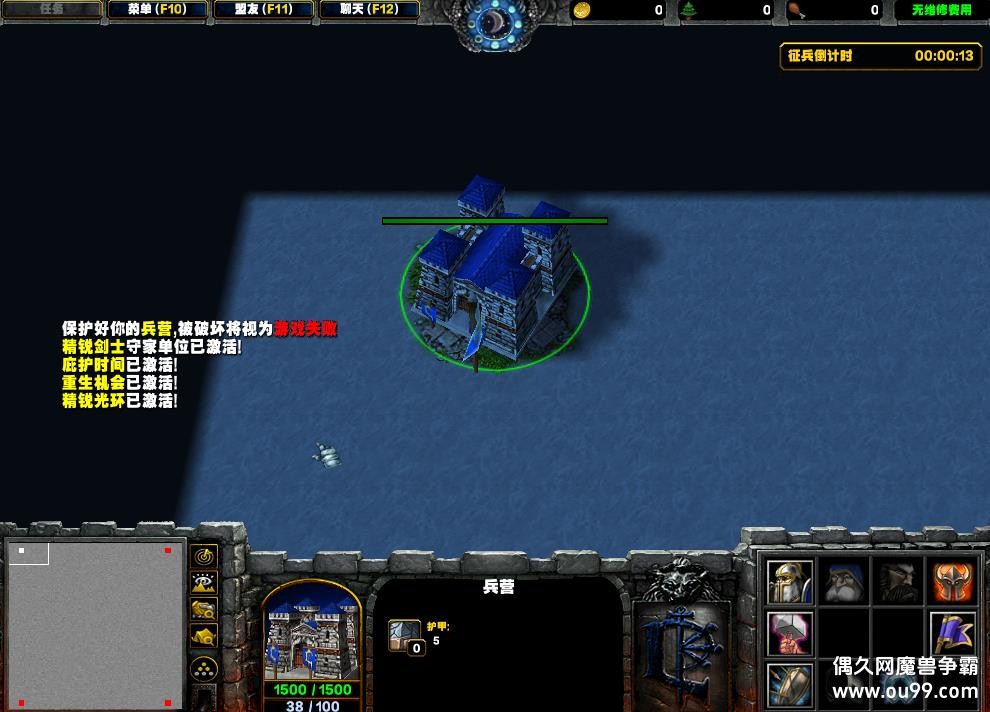This screenshot has height=712, width=990.
Task: Choose the shield and spear upgrade icon
Action: [x=789, y=685]
